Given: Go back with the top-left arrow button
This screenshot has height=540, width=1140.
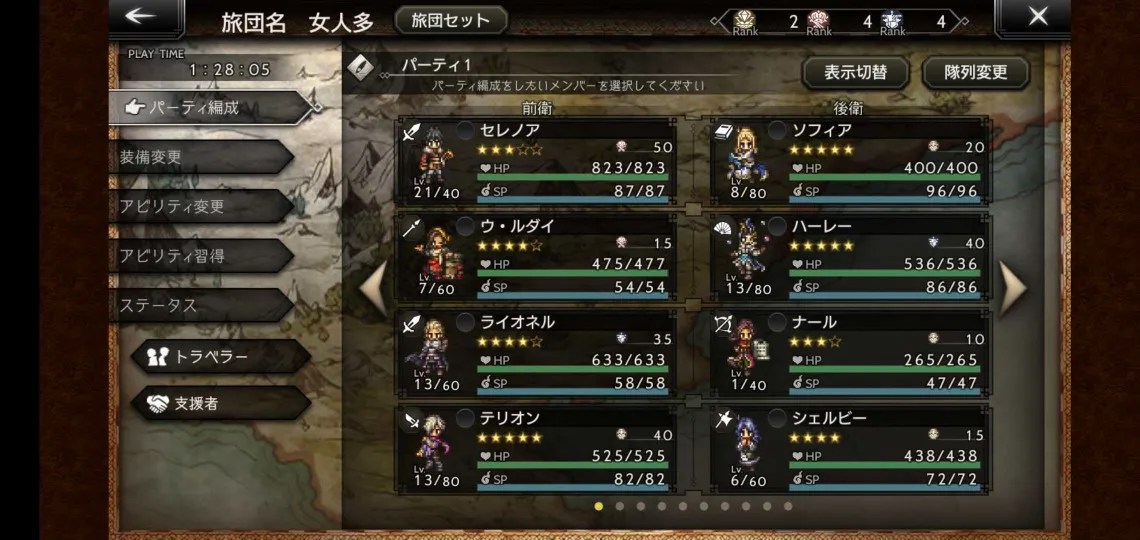Looking at the screenshot, I should point(146,17).
